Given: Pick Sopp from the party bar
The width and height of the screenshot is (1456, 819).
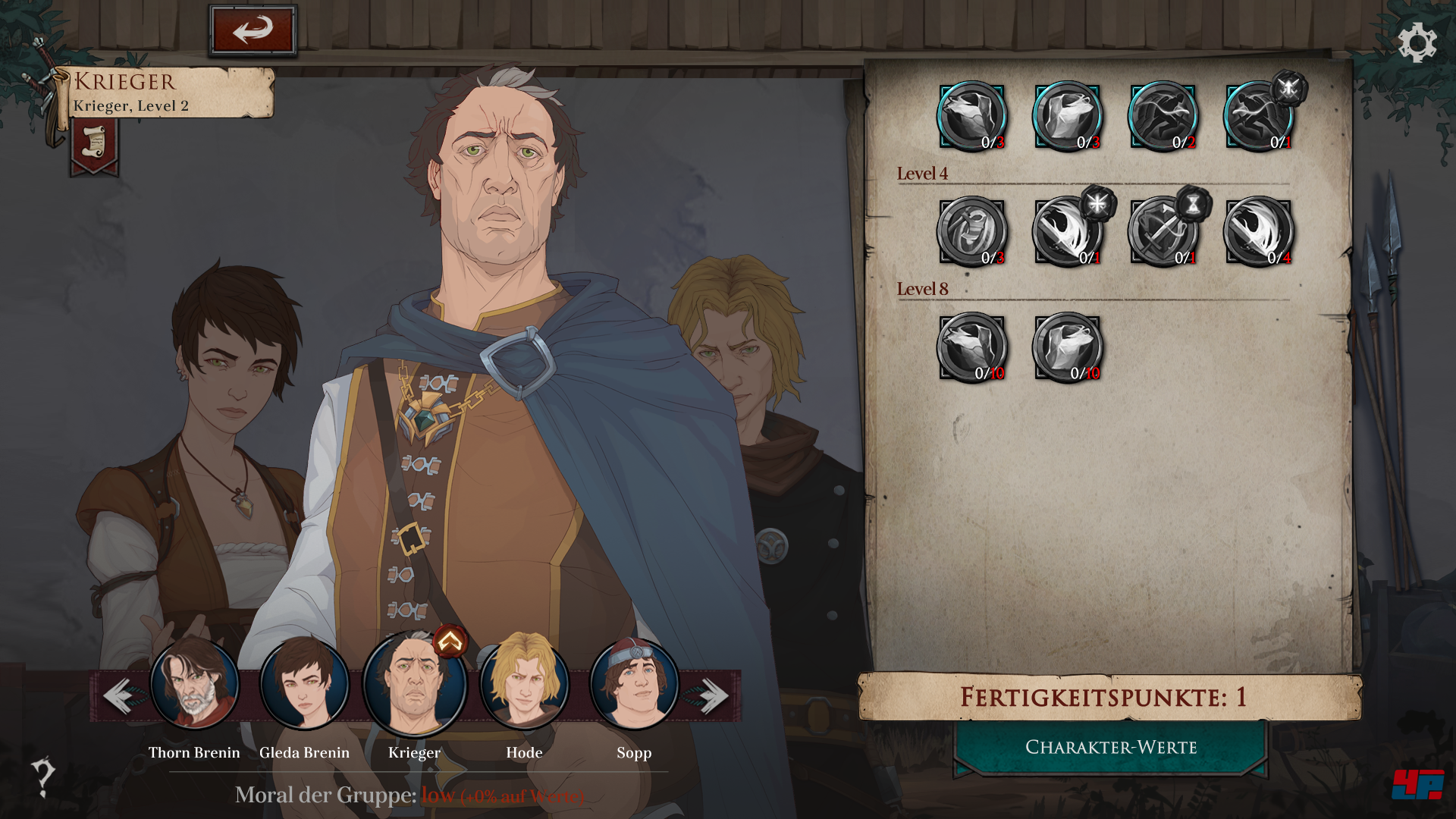Looking at the screenshot, I should tap(634, 684).
